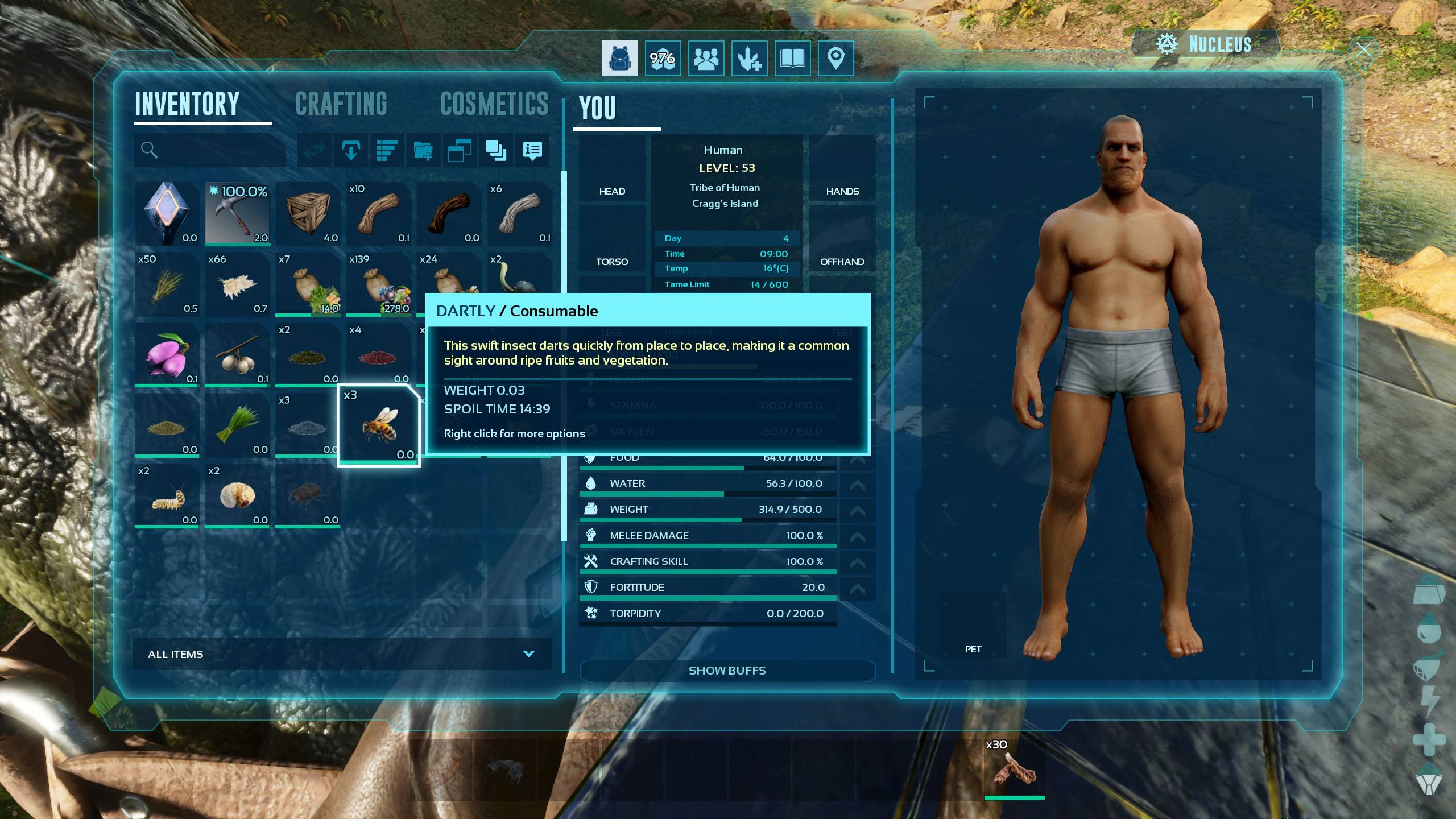The image size is (1456, 819).
Task: Open the ALL ITEMS filter dropdown
Action: [x=341, y=654]
